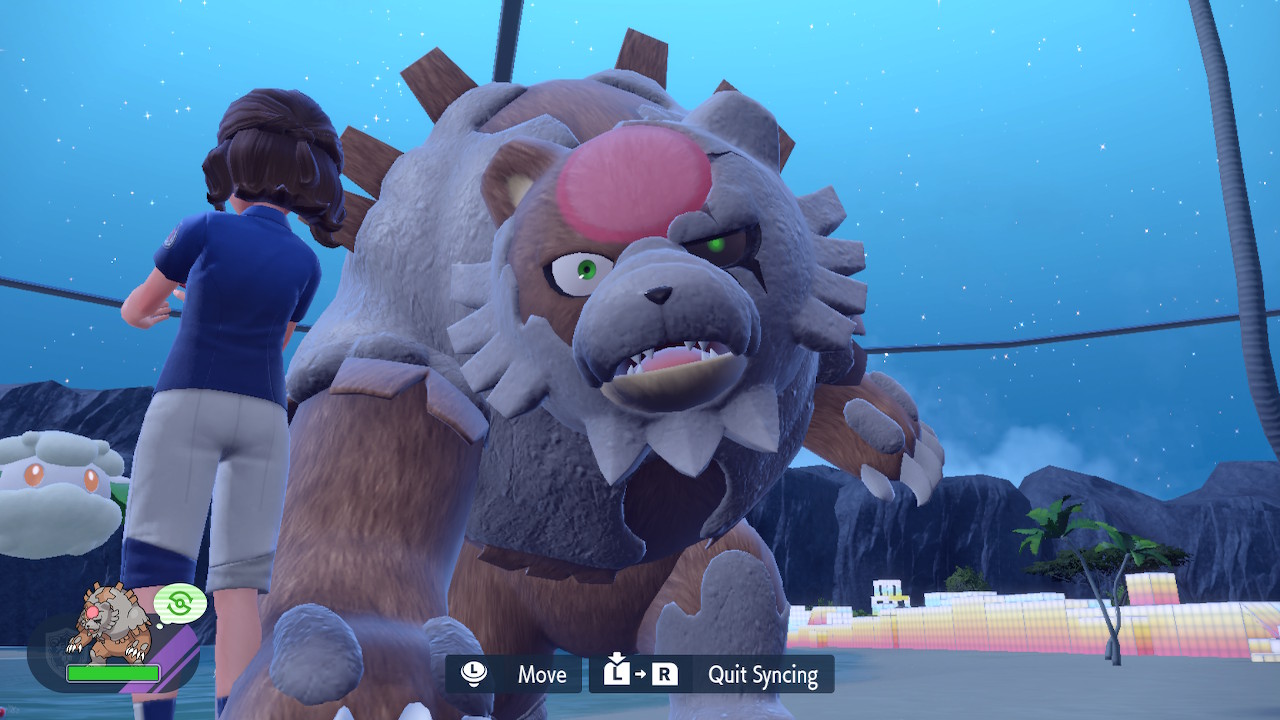
Task: Select the R button glyph
Action: pyautogui.click(x=666, y=674)
